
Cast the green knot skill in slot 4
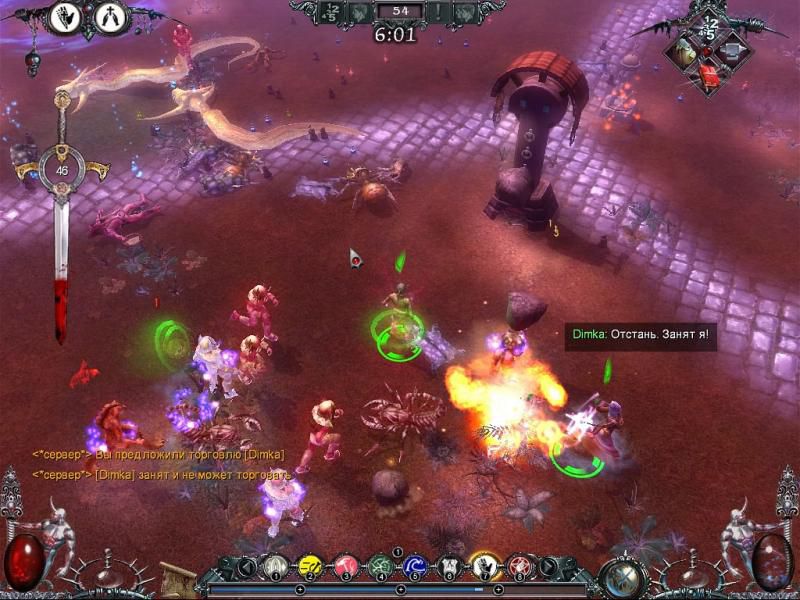click(381, 568)
